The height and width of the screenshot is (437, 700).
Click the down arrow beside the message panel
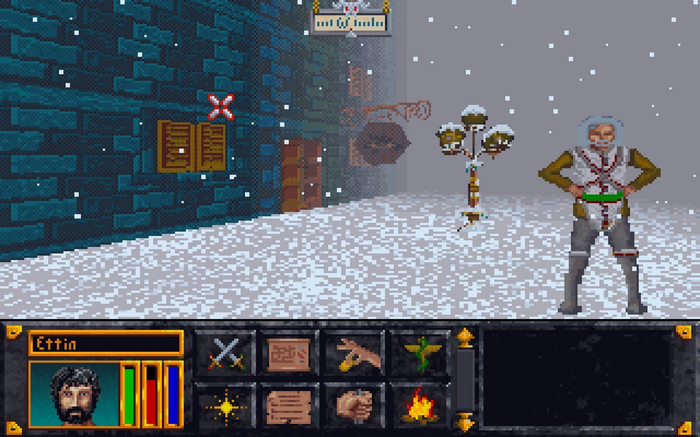(x=464, y=419)
